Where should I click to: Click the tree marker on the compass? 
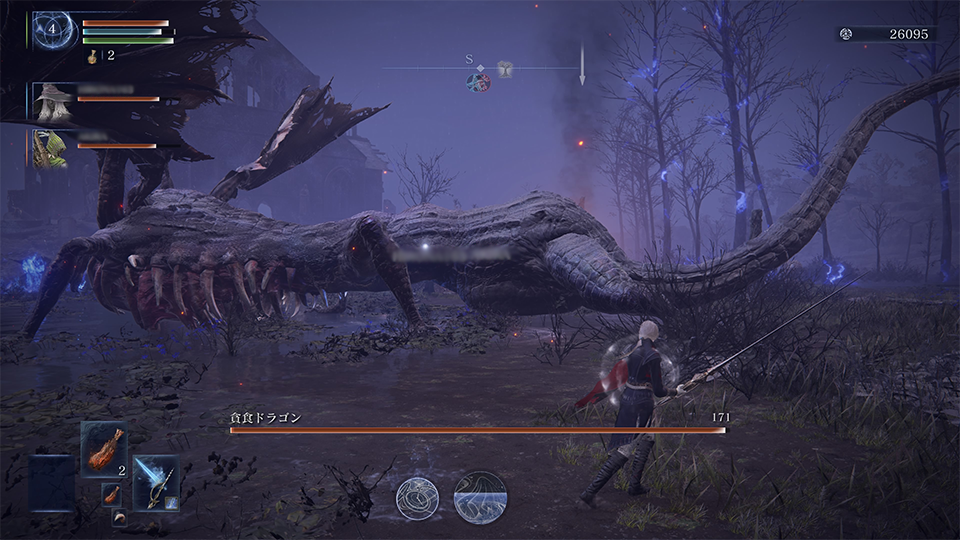(x=506, y=69)
